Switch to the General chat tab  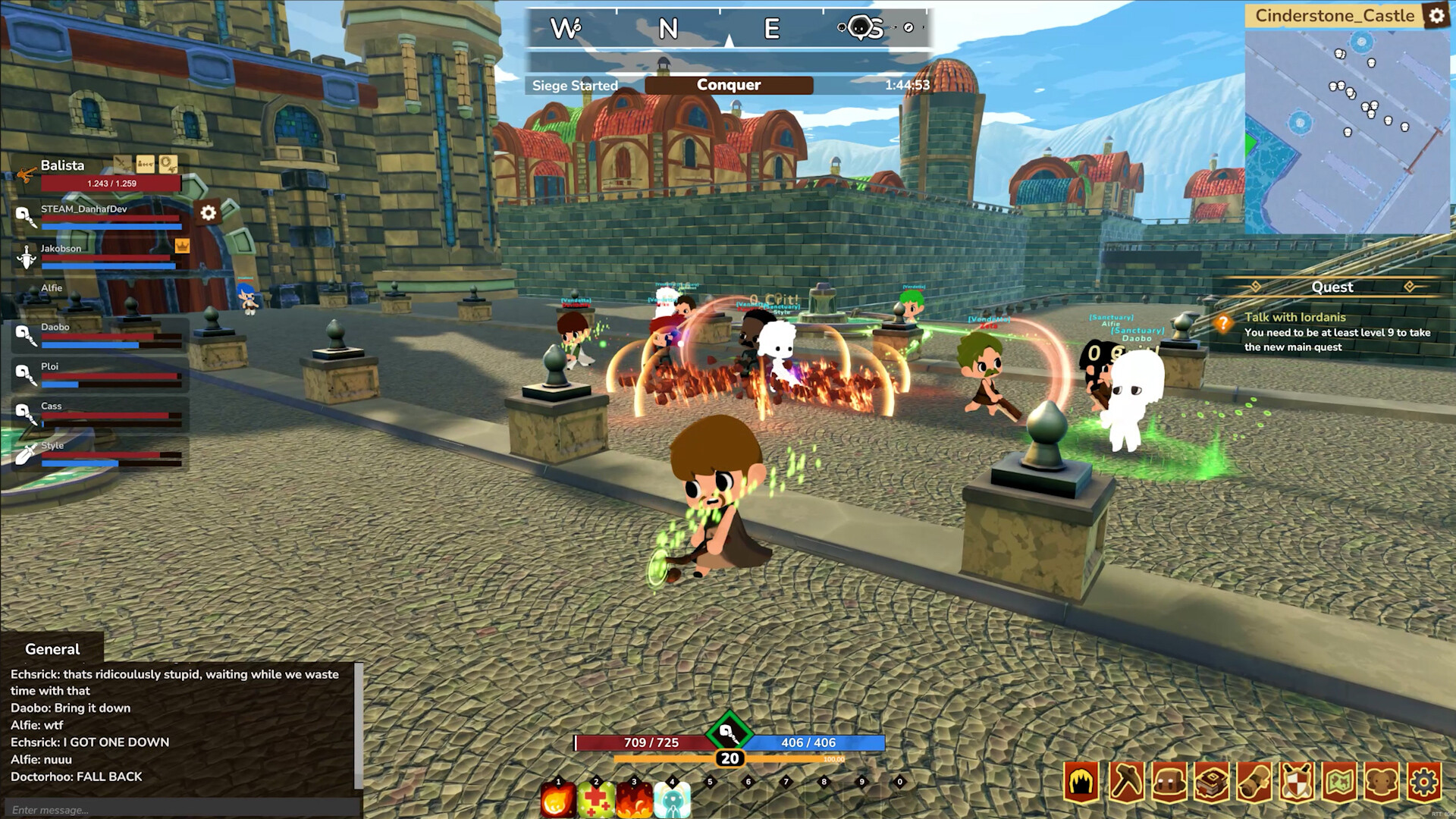point(52,649)
